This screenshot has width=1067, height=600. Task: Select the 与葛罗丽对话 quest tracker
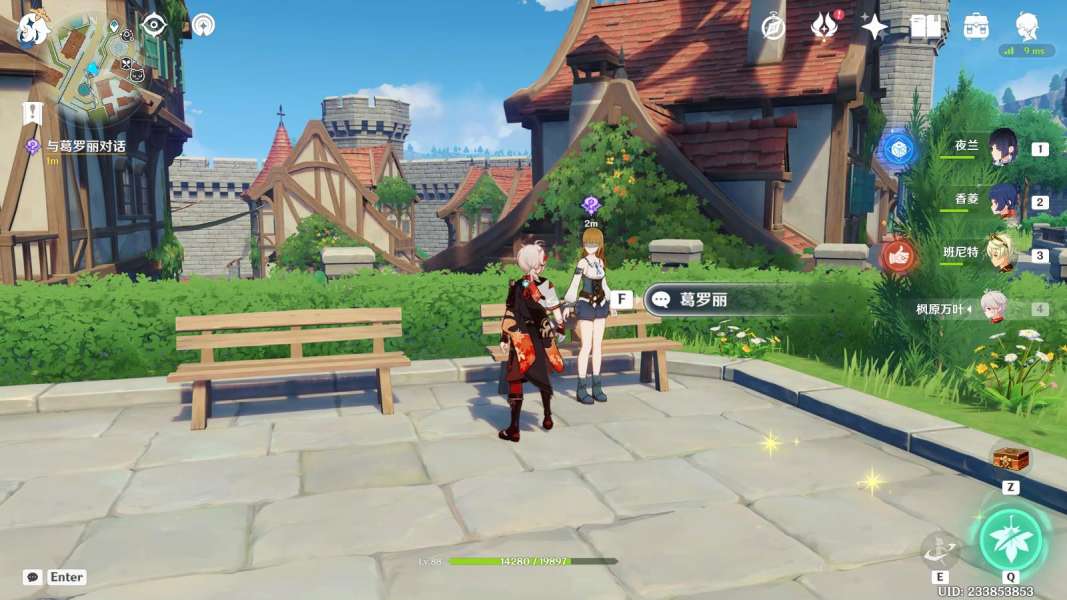pyautogui.click(x=88, y=146)
